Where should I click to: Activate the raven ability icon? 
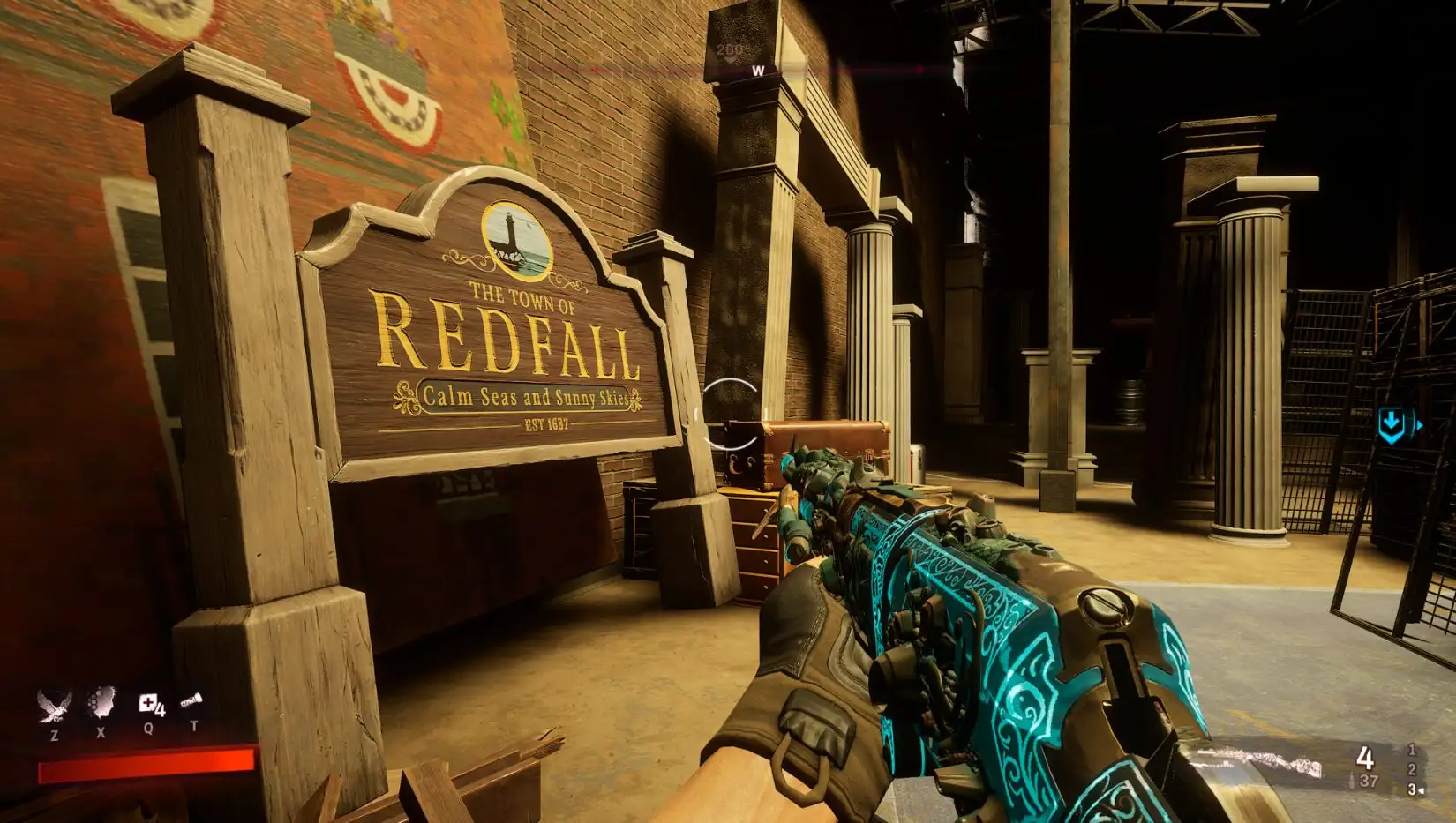point(55,705)
